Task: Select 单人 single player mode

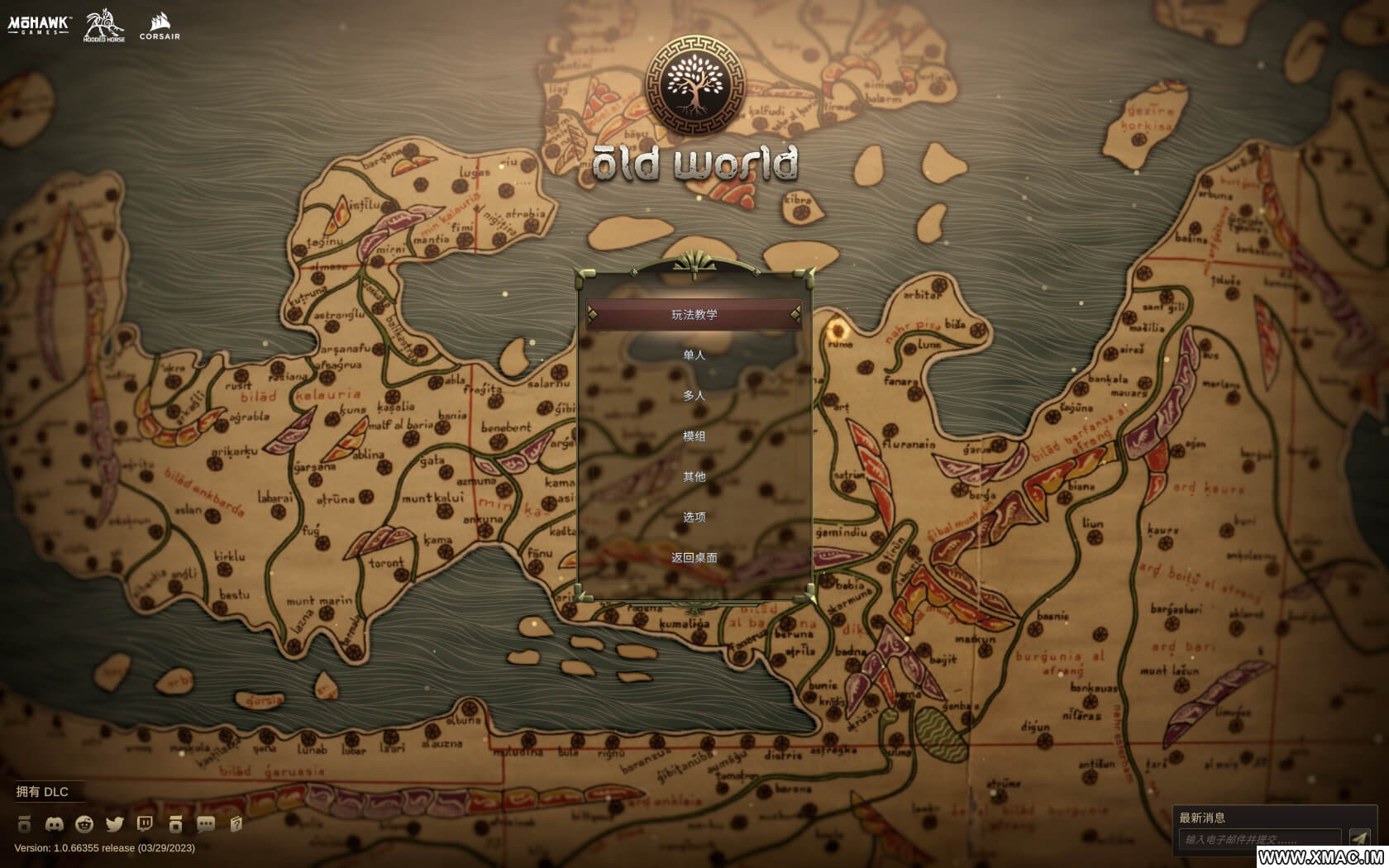Action: [x=694, y=355]
